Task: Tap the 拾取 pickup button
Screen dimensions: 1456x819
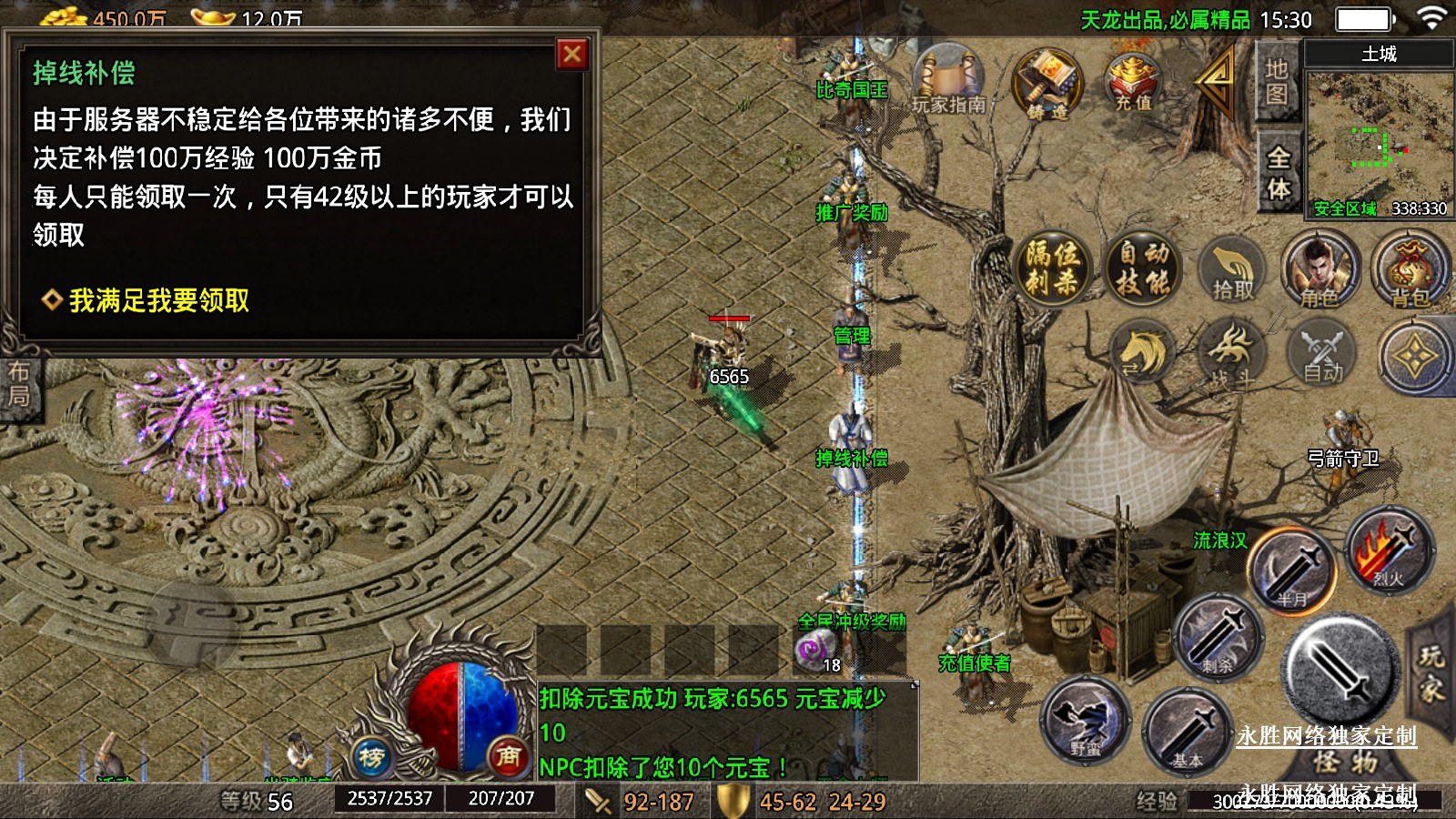Action: [x=1233, y=270]
